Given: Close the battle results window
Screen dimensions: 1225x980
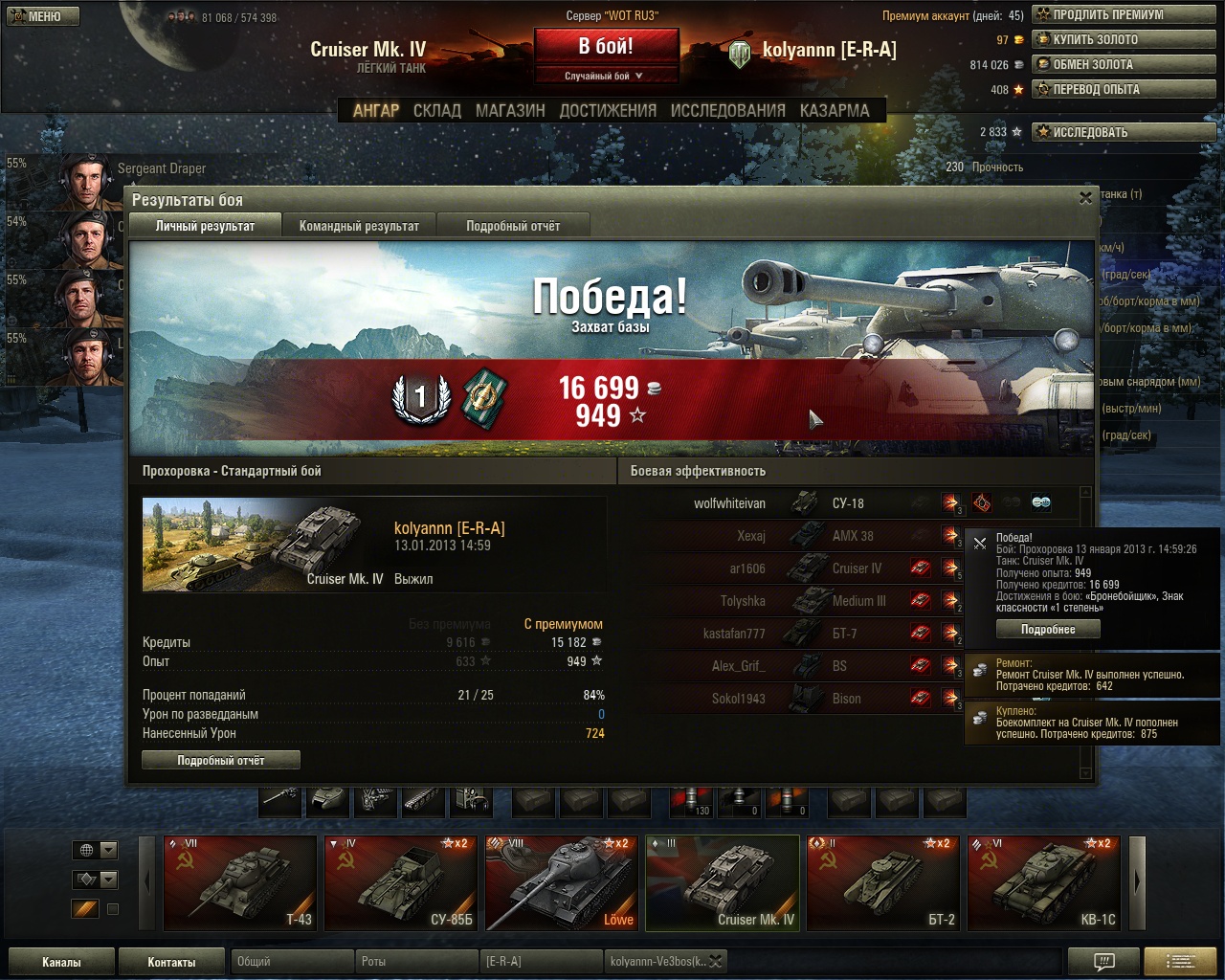Looking at the screenshot, I should tap(1085, 198).
